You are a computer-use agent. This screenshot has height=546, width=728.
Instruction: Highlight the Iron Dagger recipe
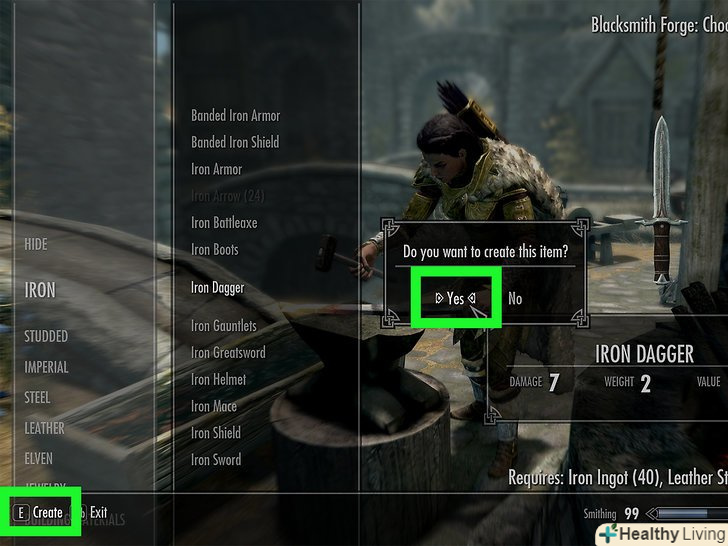(217, 288)
